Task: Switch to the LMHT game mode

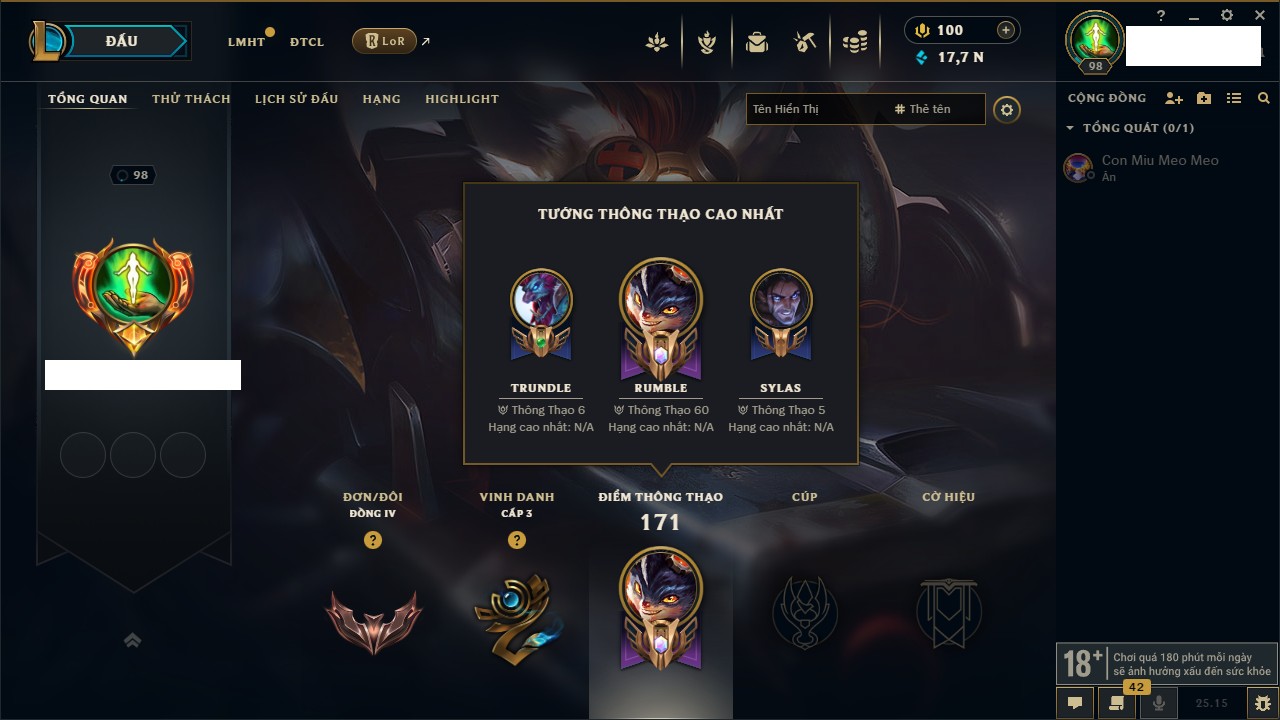Action: [246, 42]
